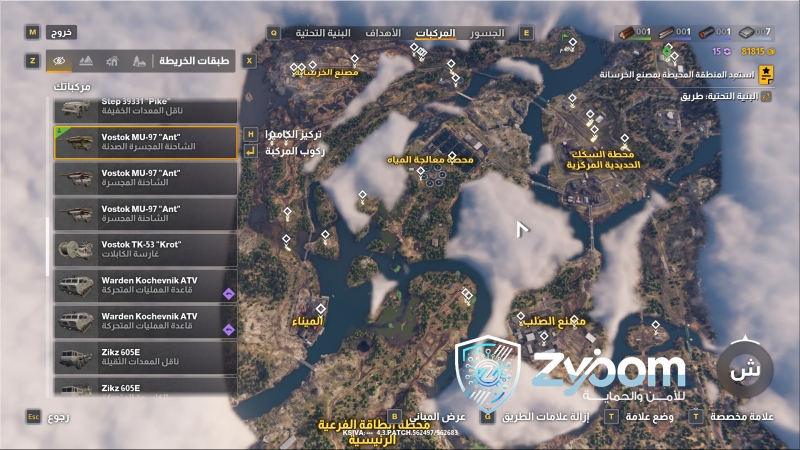Screen dimensions: 800x450
Task: Toggle the eye icon map layer
Action: click(59, 61)
